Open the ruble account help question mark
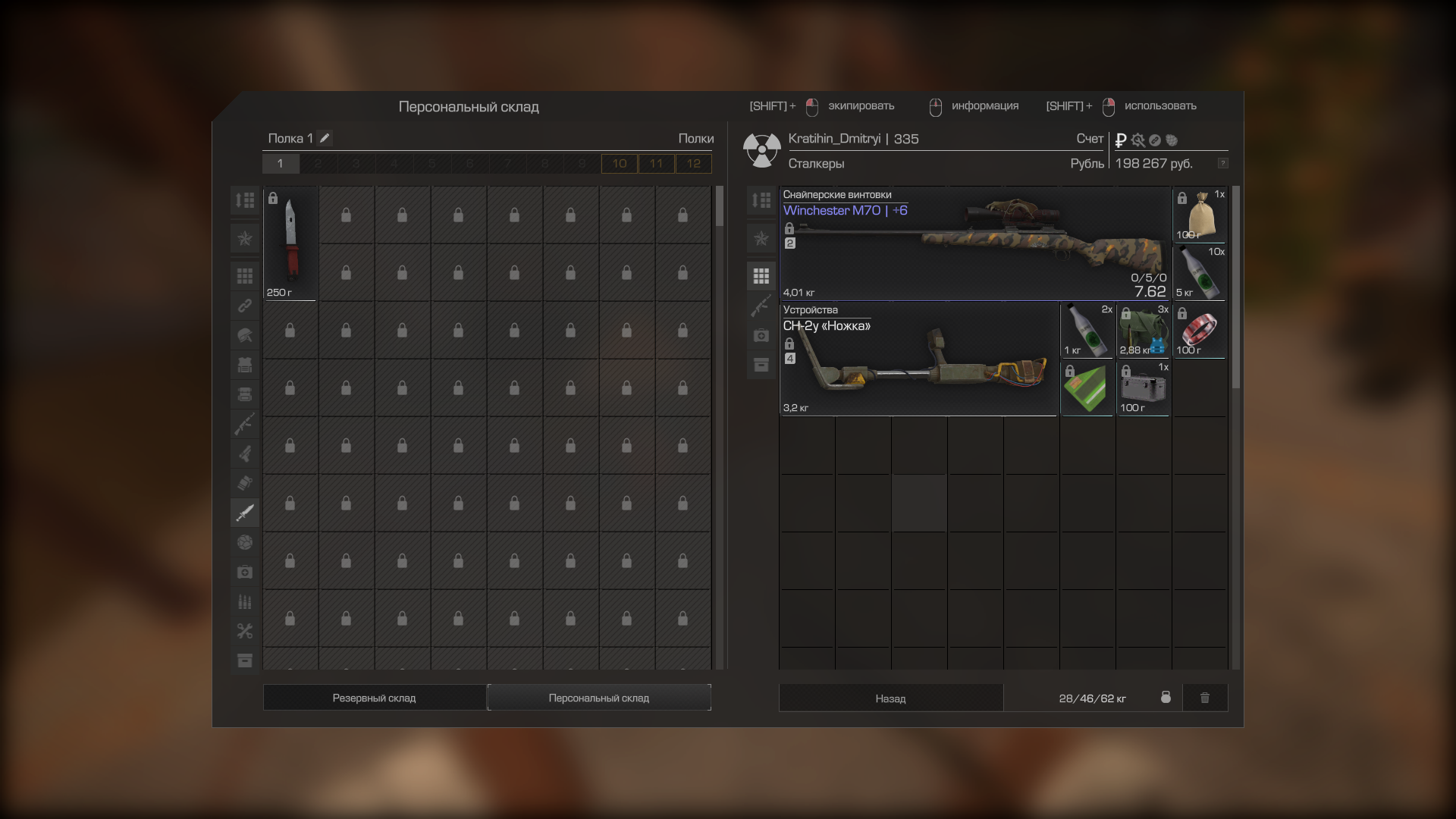 (x=1222, y=164)
